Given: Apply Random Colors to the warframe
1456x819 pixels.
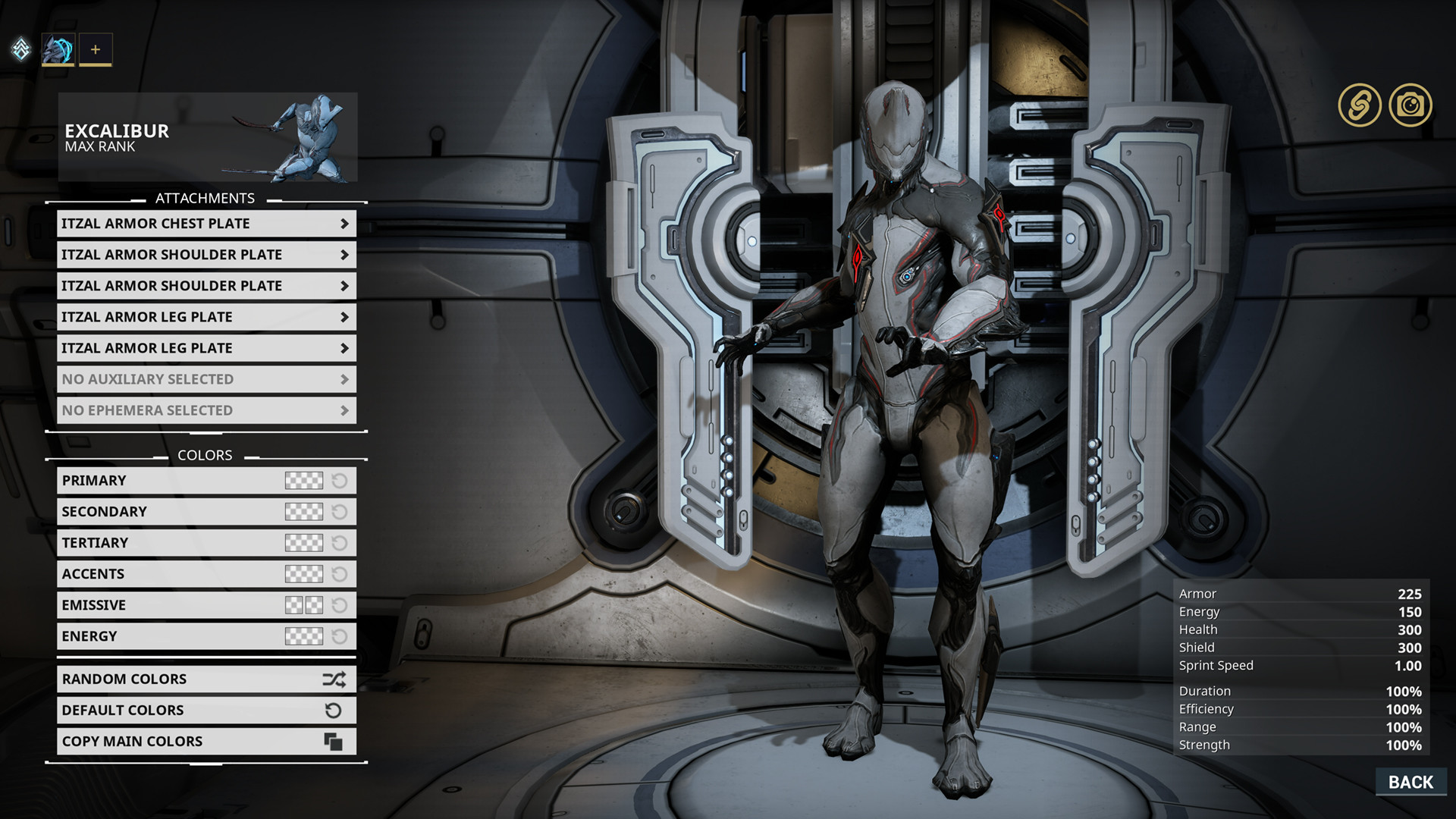Looking at the screenshot, I should [x=206, y=679].
